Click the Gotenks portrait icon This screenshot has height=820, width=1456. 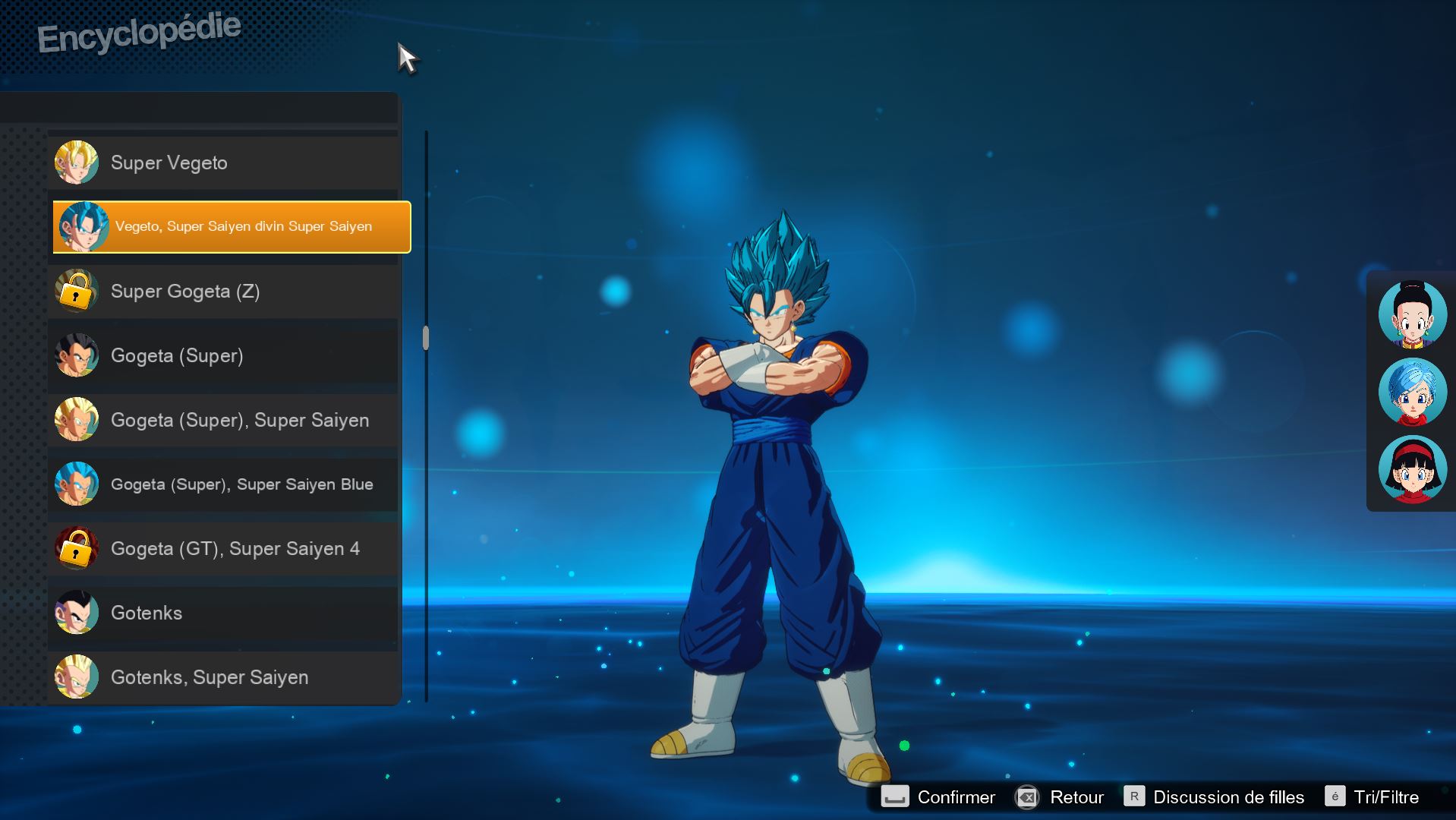[76, 613]
